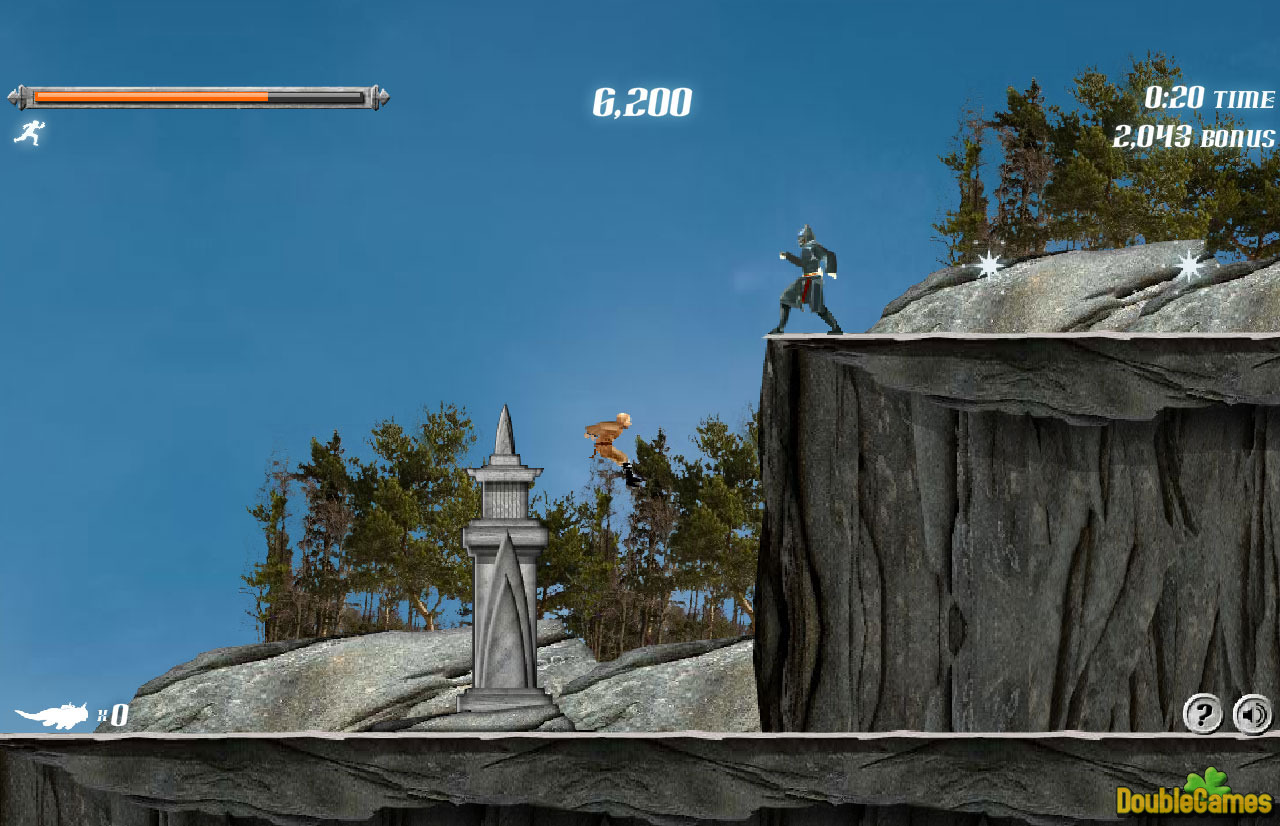
Task: Open the question mark help button
Action: [x=1202, y=714]
